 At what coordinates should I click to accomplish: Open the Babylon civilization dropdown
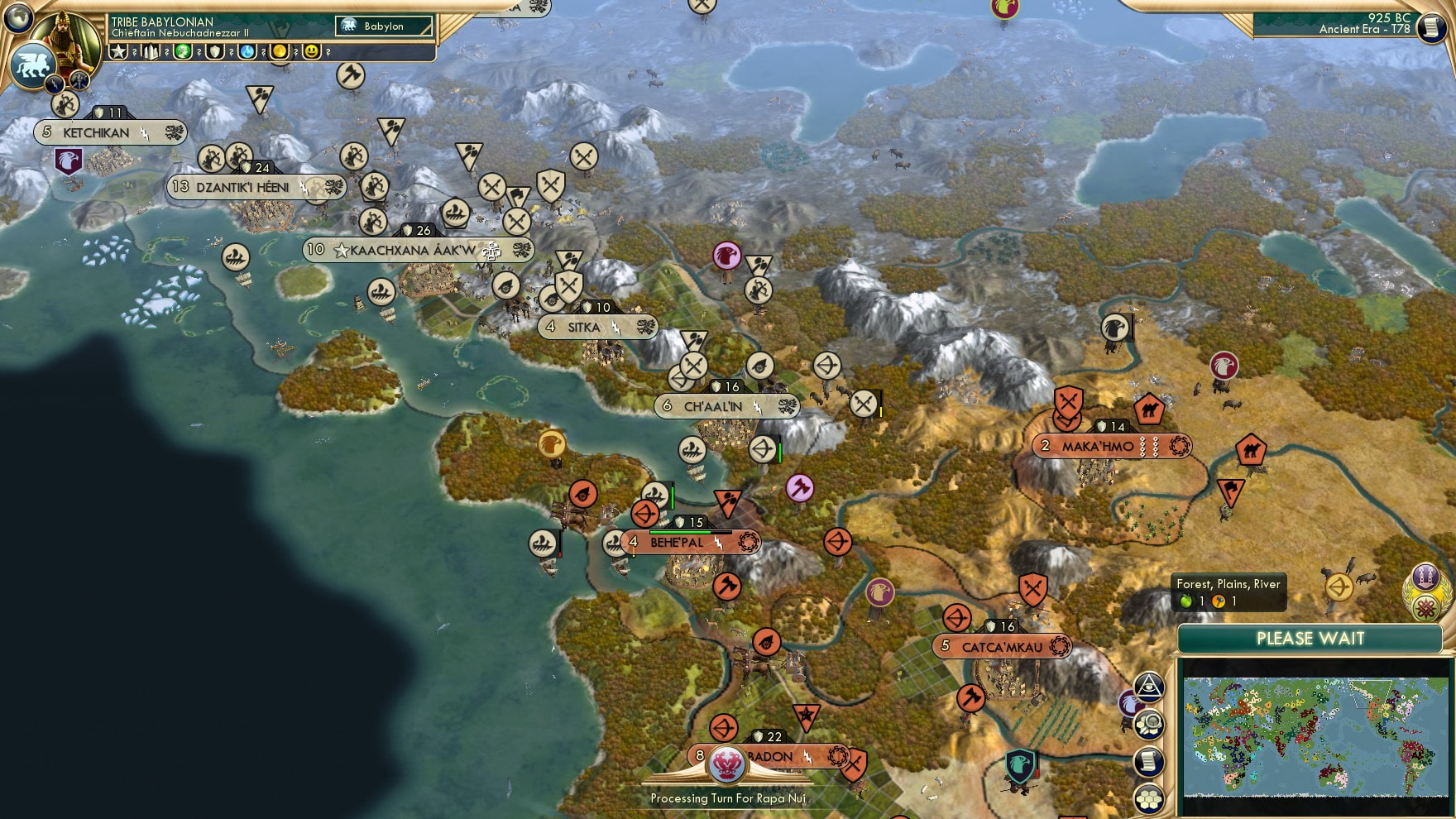click(384, 26)
